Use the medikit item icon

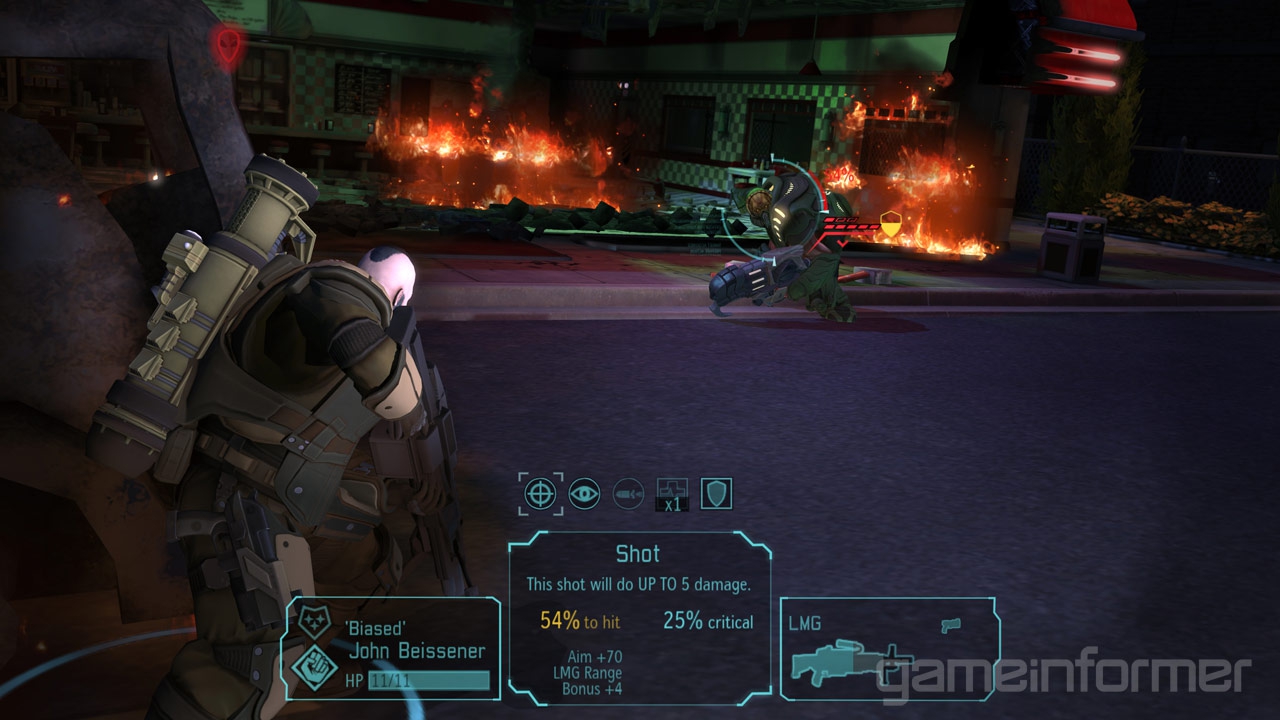click(672, 494)
